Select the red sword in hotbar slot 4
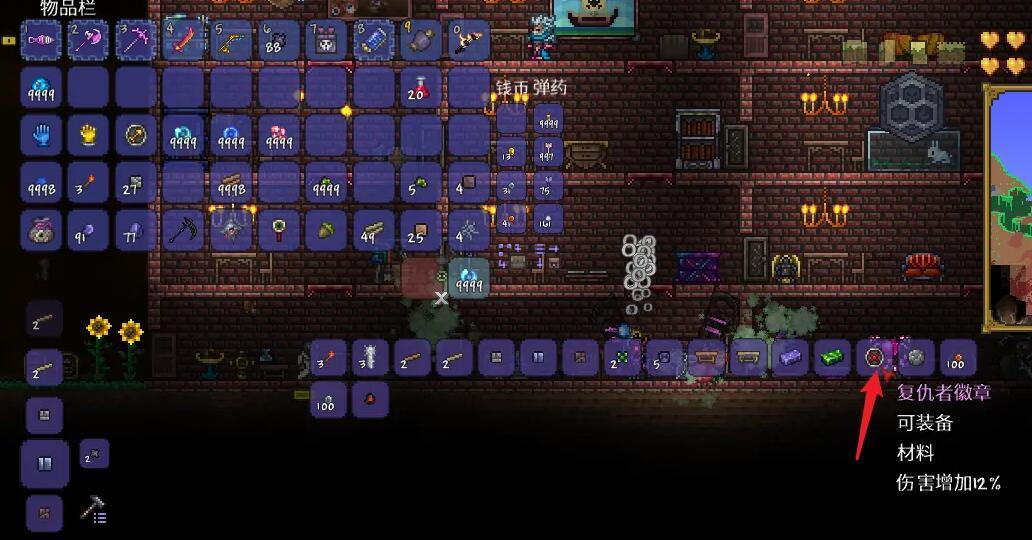This screenshot has height=540, width=1032. tap(183, 41)
